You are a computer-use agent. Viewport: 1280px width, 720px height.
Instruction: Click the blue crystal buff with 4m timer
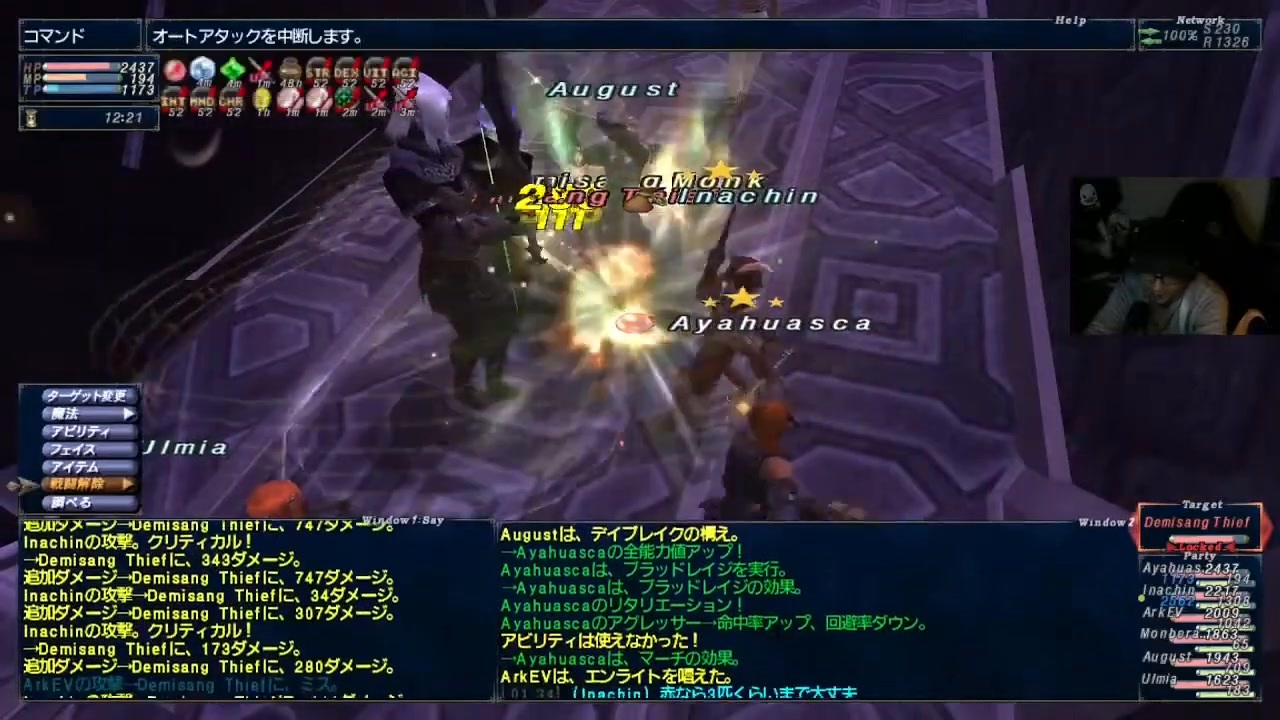pos(201,66)
